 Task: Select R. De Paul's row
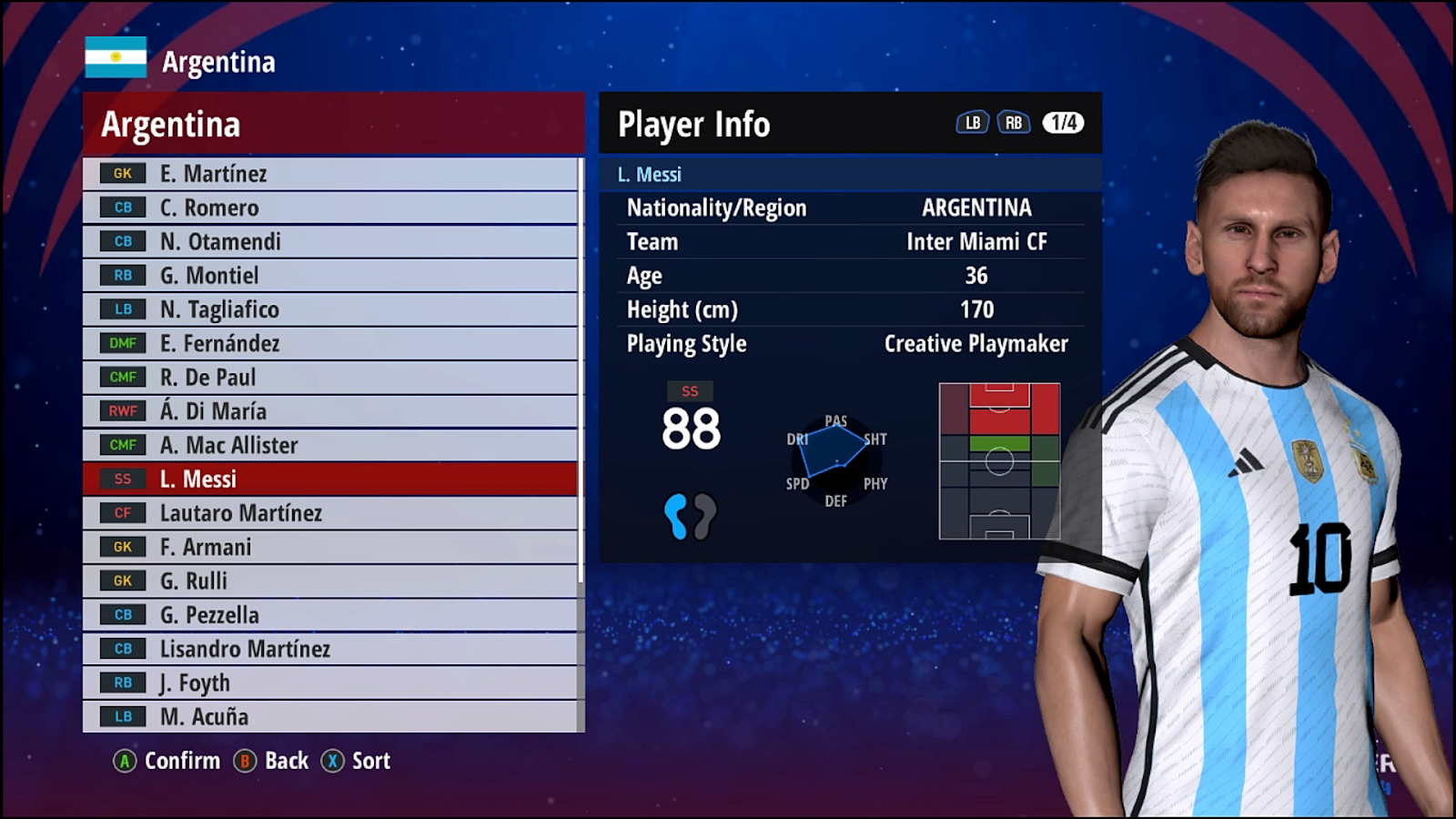(329, 377)
